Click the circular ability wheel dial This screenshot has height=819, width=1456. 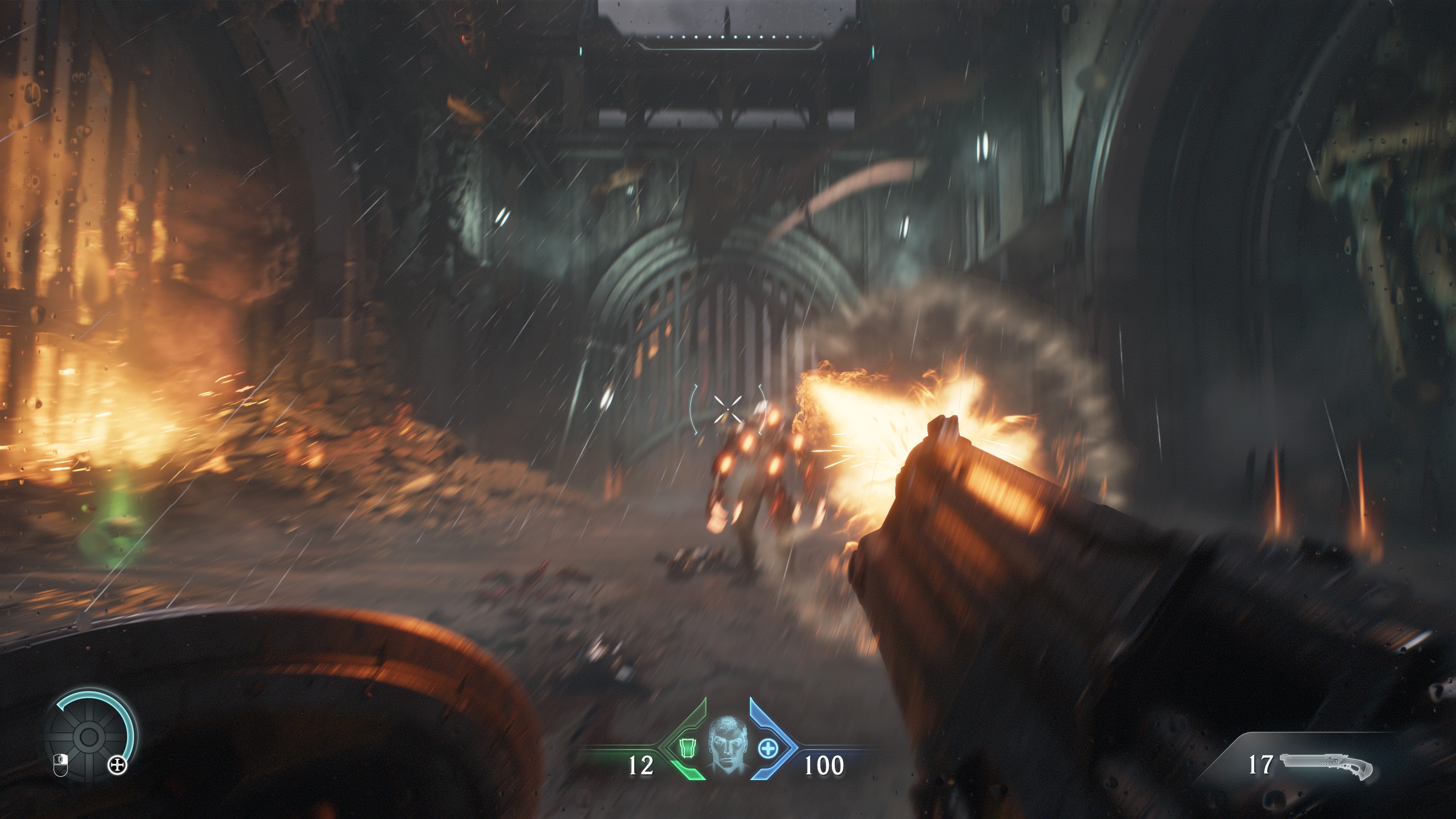click(x=89, y=736)
